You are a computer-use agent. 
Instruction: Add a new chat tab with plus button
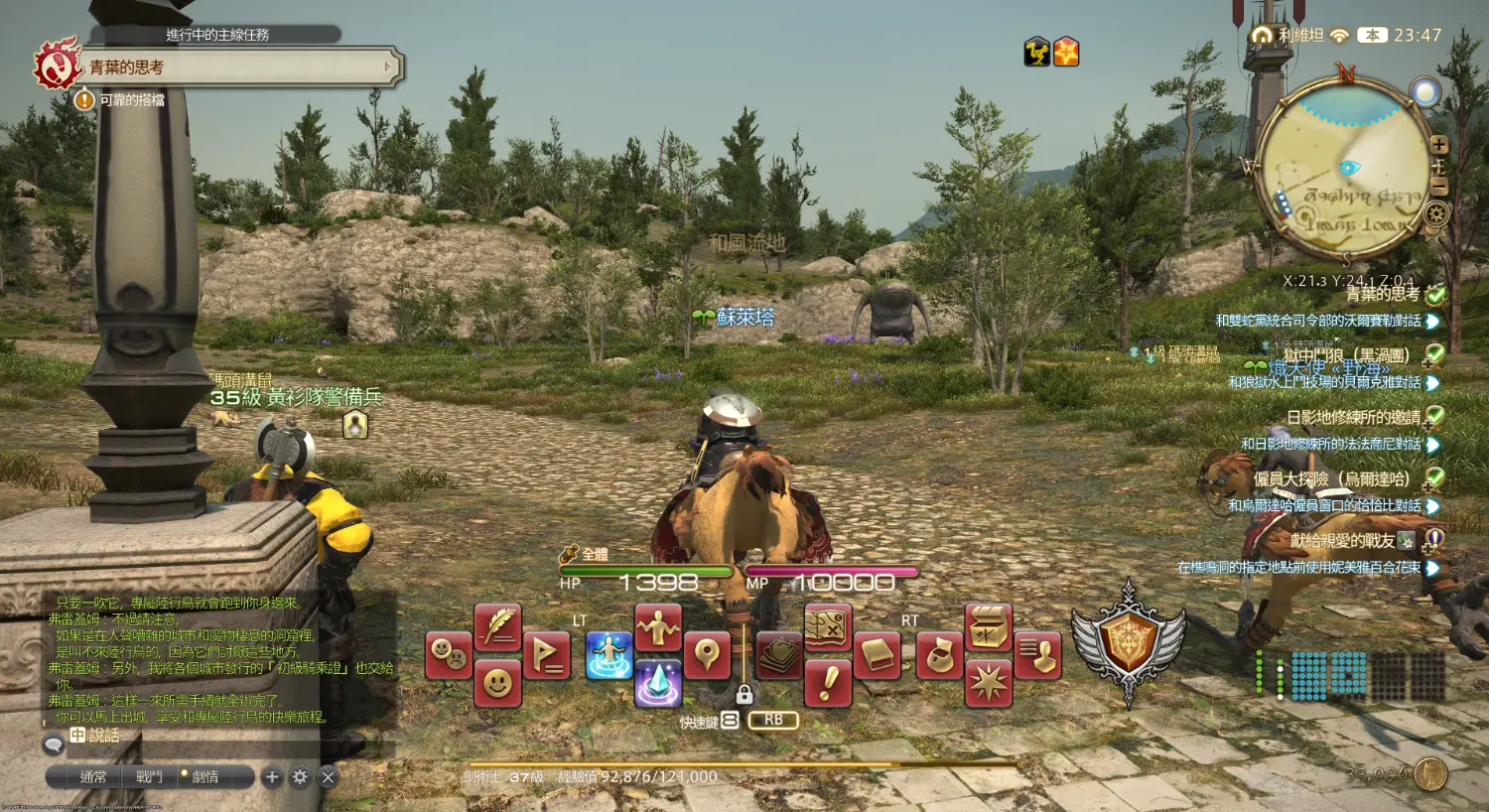click(x=272, y=777)
